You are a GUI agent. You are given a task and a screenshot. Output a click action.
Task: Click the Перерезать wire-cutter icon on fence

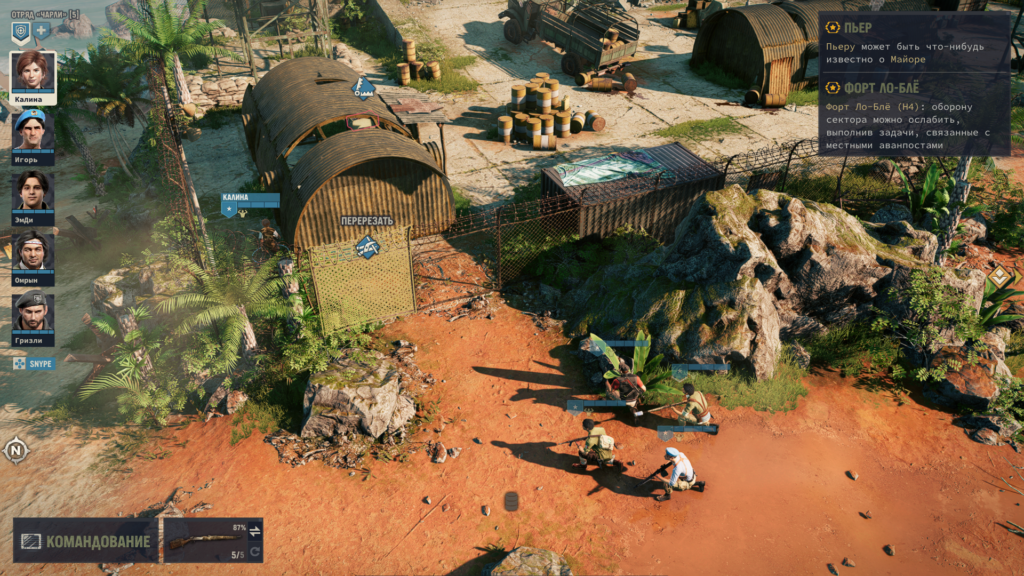367,245
